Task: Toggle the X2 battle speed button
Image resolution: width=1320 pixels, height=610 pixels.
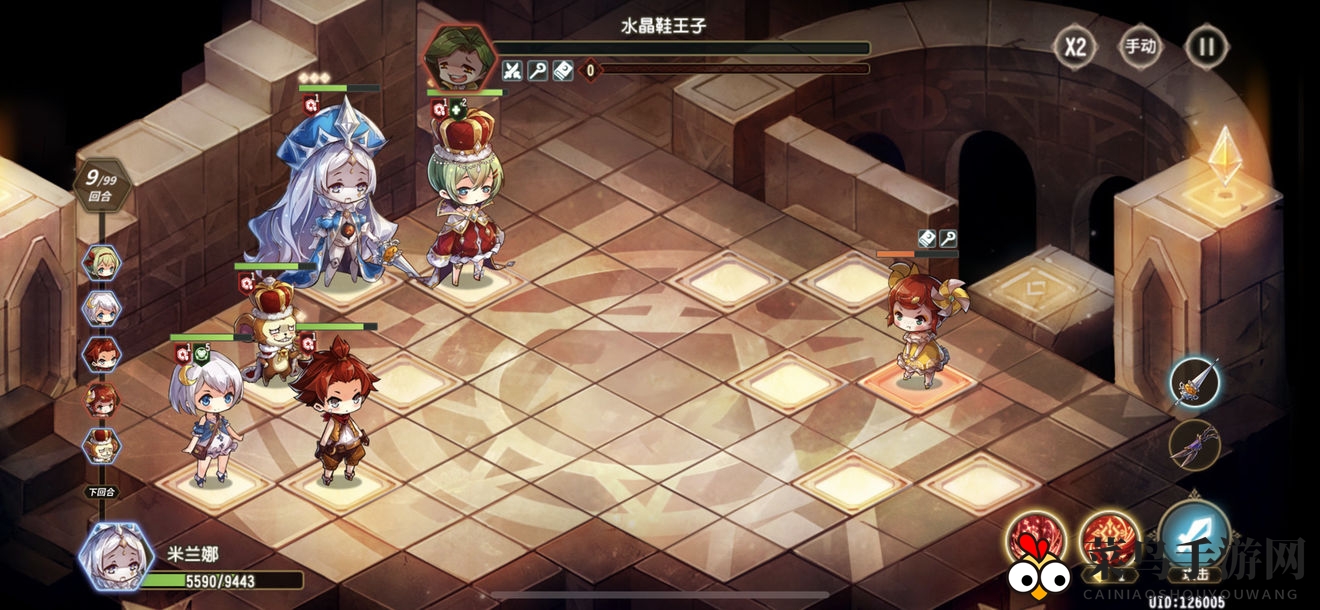Action: (1074, 47)
